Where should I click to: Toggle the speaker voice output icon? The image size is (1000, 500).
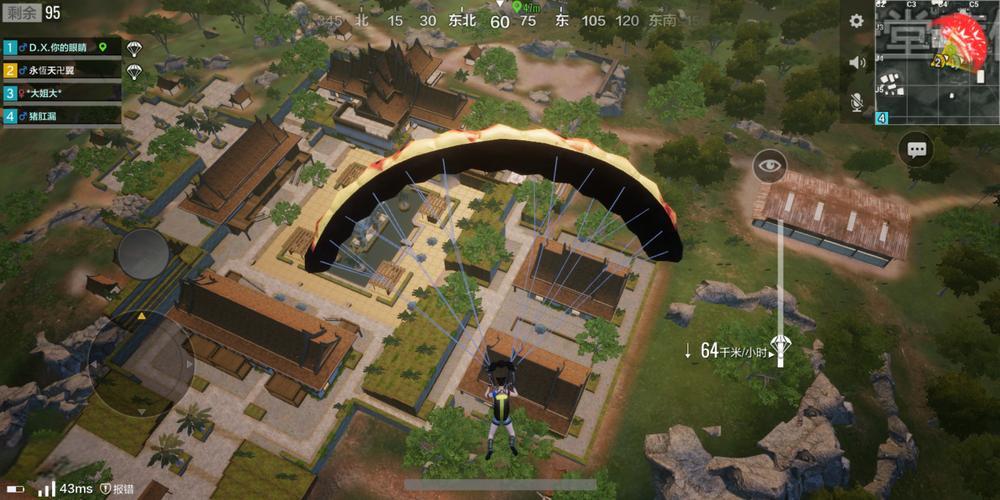(x=856, y=62)
